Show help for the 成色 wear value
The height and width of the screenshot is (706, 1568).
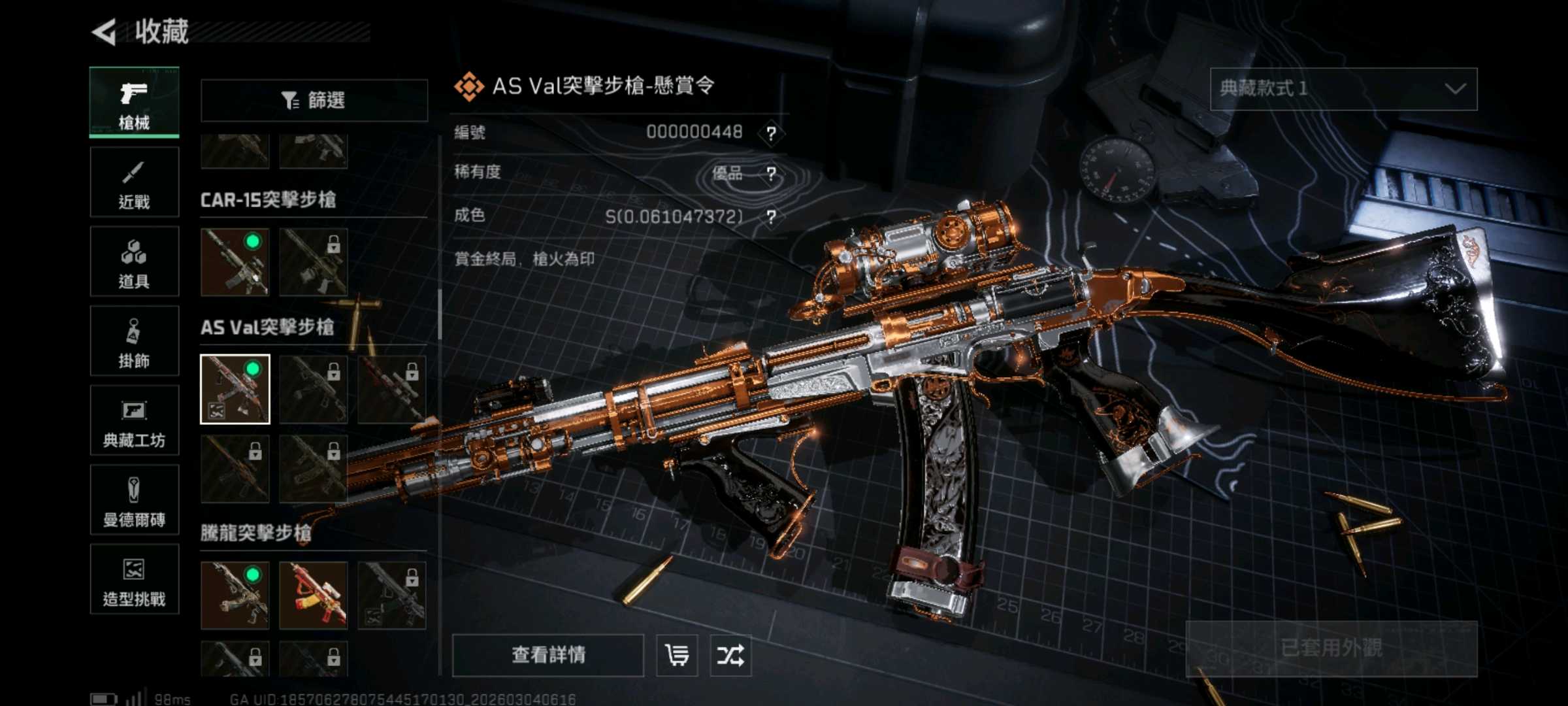pos(772,217)
